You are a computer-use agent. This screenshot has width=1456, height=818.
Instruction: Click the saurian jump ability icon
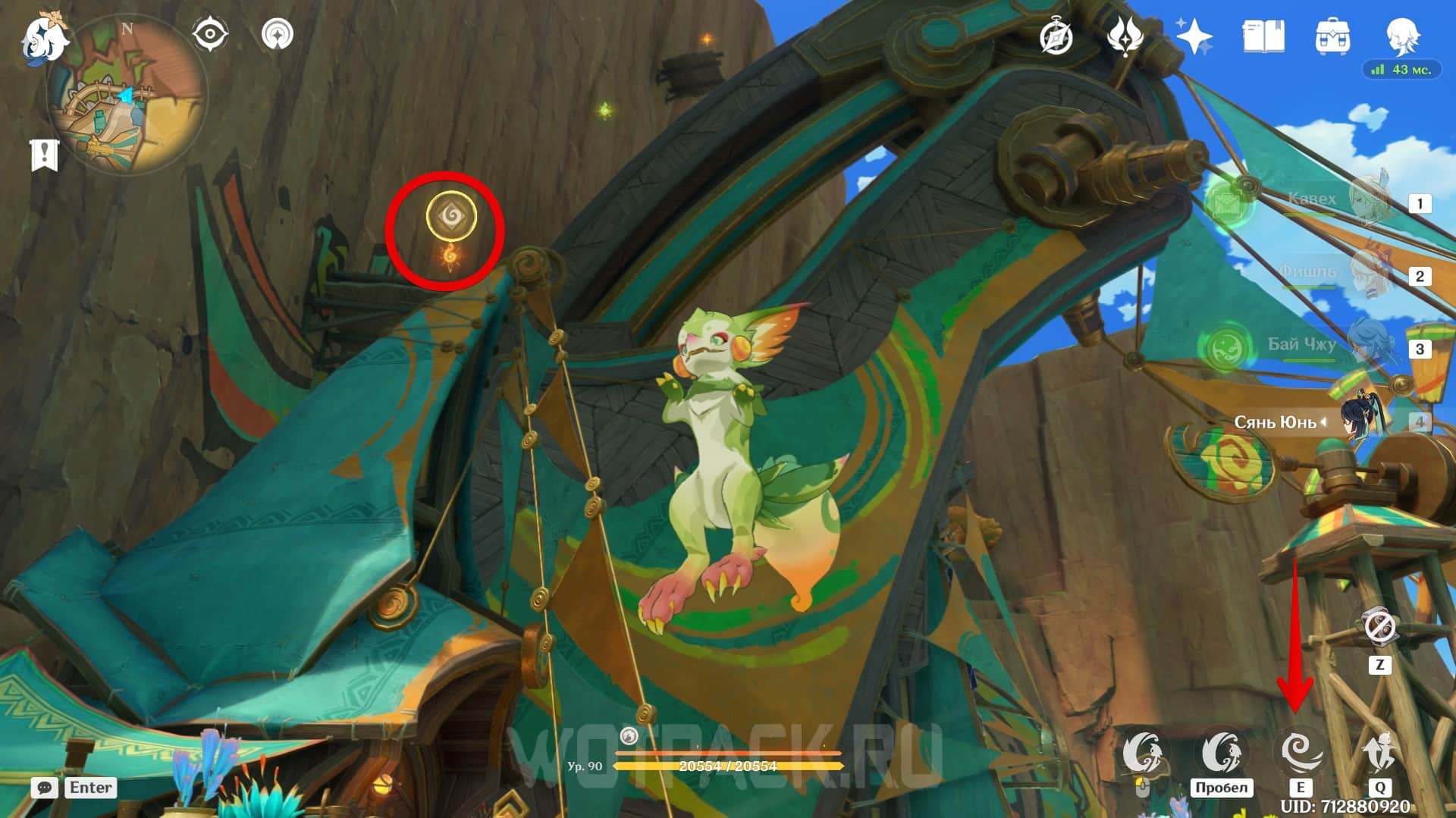click(1221, 752)
